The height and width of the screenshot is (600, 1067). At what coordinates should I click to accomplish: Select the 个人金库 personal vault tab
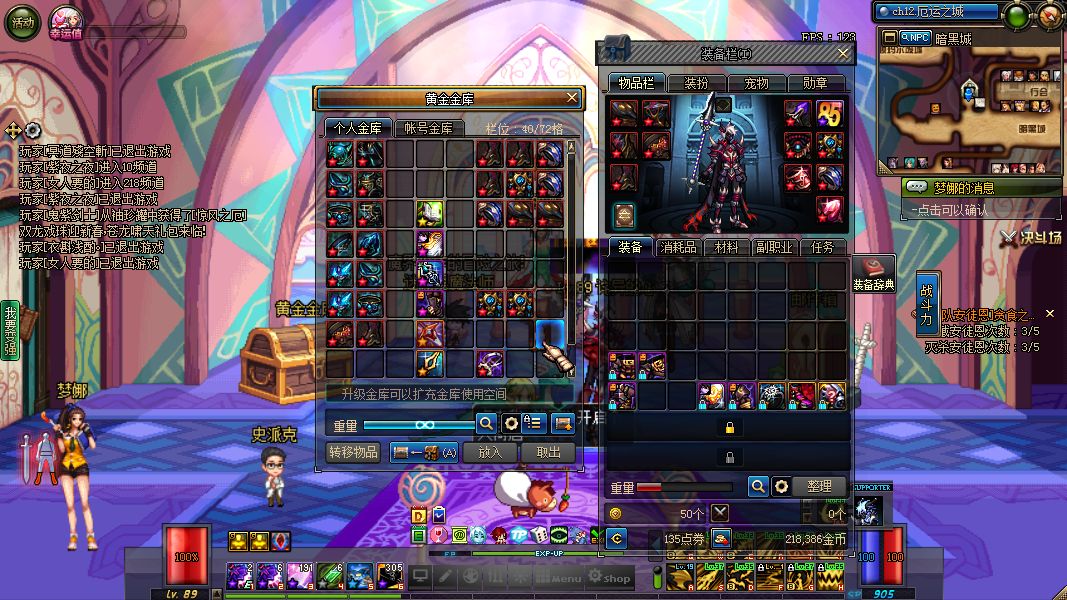358,128
